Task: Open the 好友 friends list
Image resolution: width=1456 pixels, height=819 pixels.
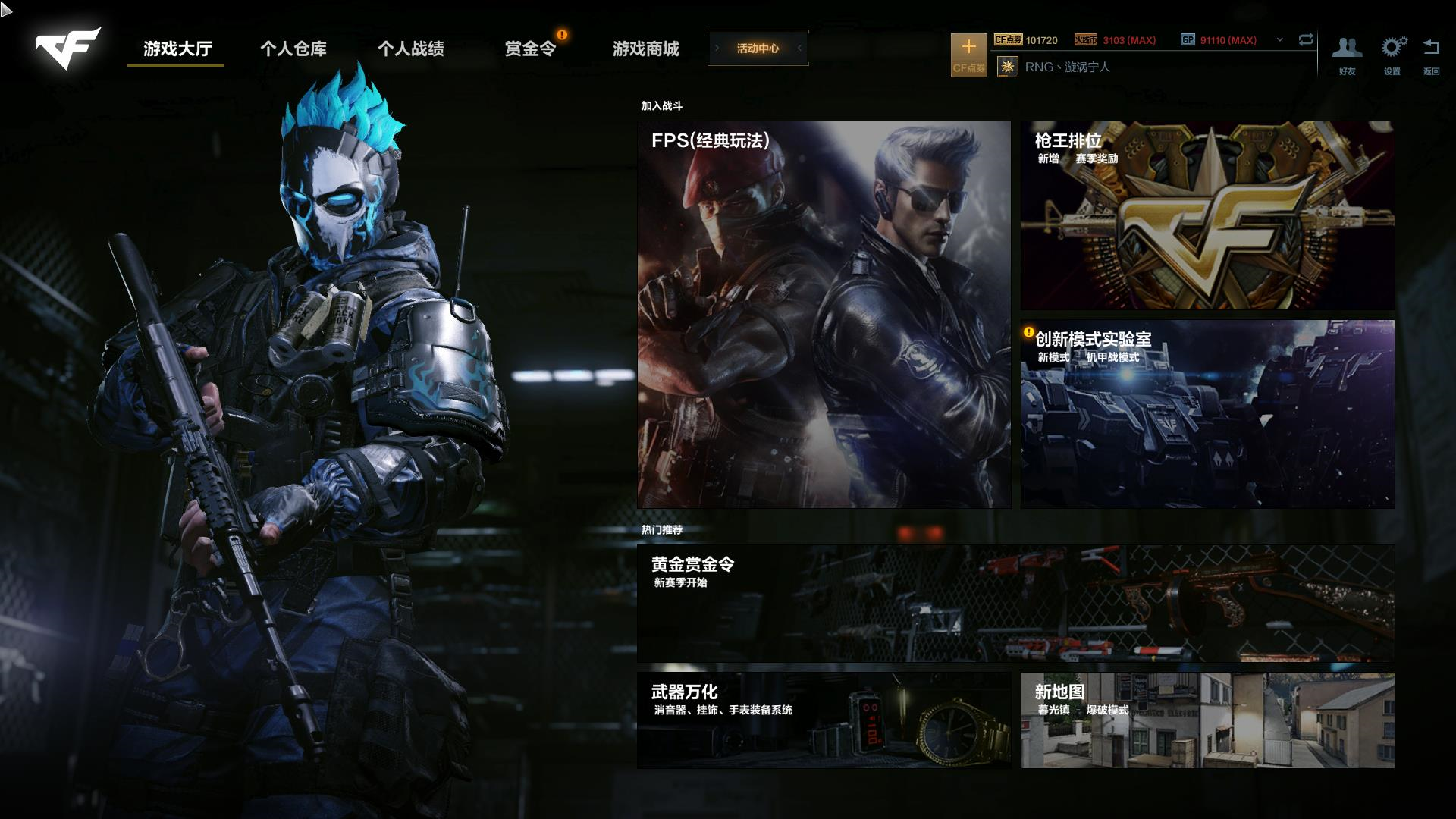Action: 1347,55
